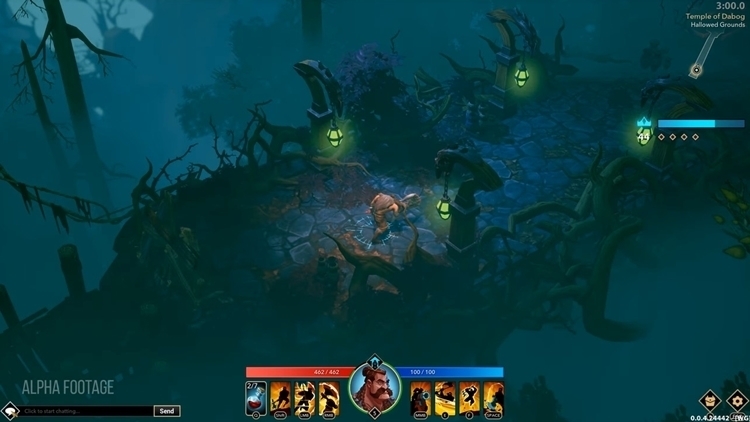Activate the Space dash ability
The image size is (750, 422).
[493, 398]
